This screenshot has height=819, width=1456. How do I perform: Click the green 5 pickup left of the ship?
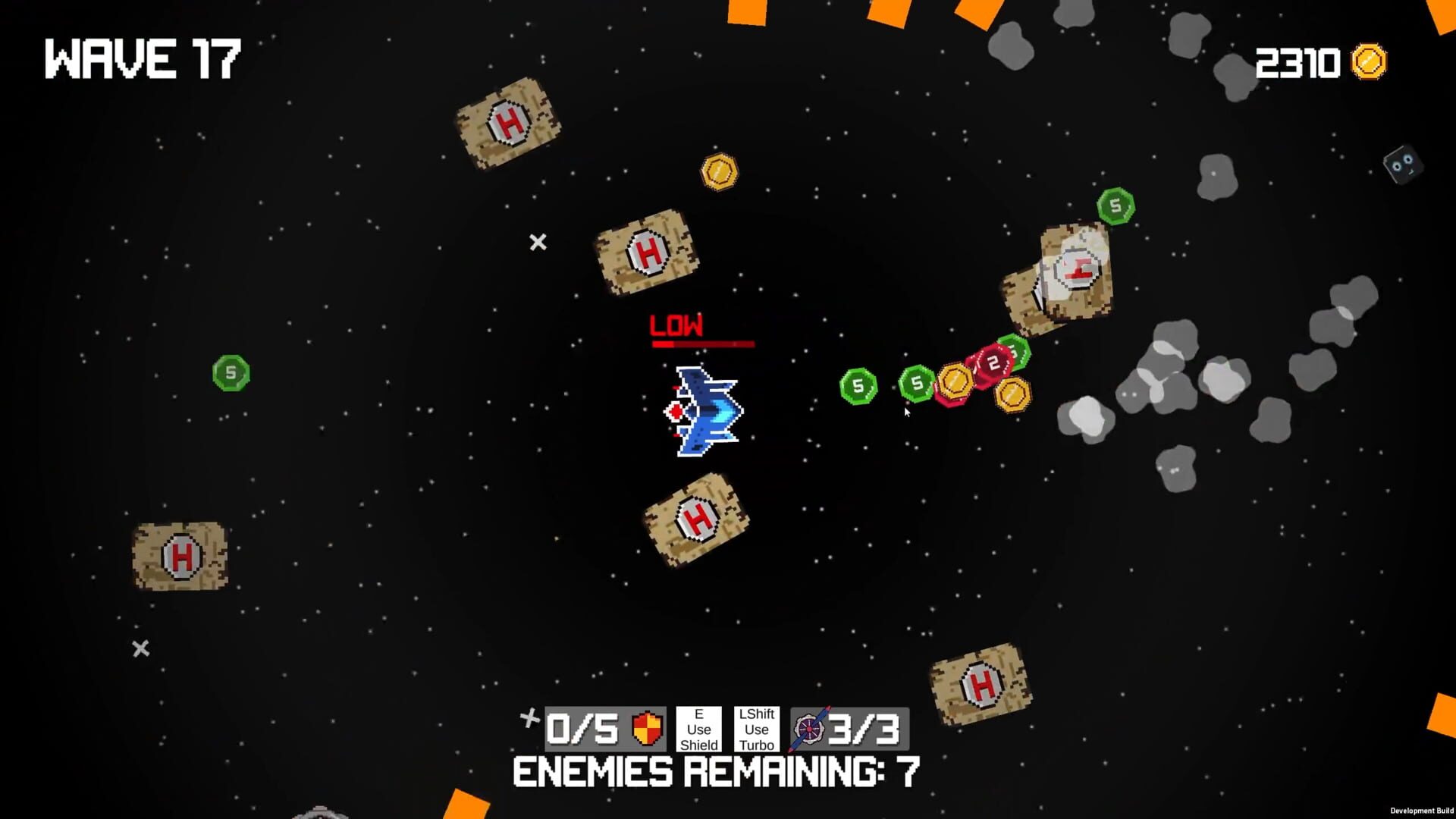point(857,386)
